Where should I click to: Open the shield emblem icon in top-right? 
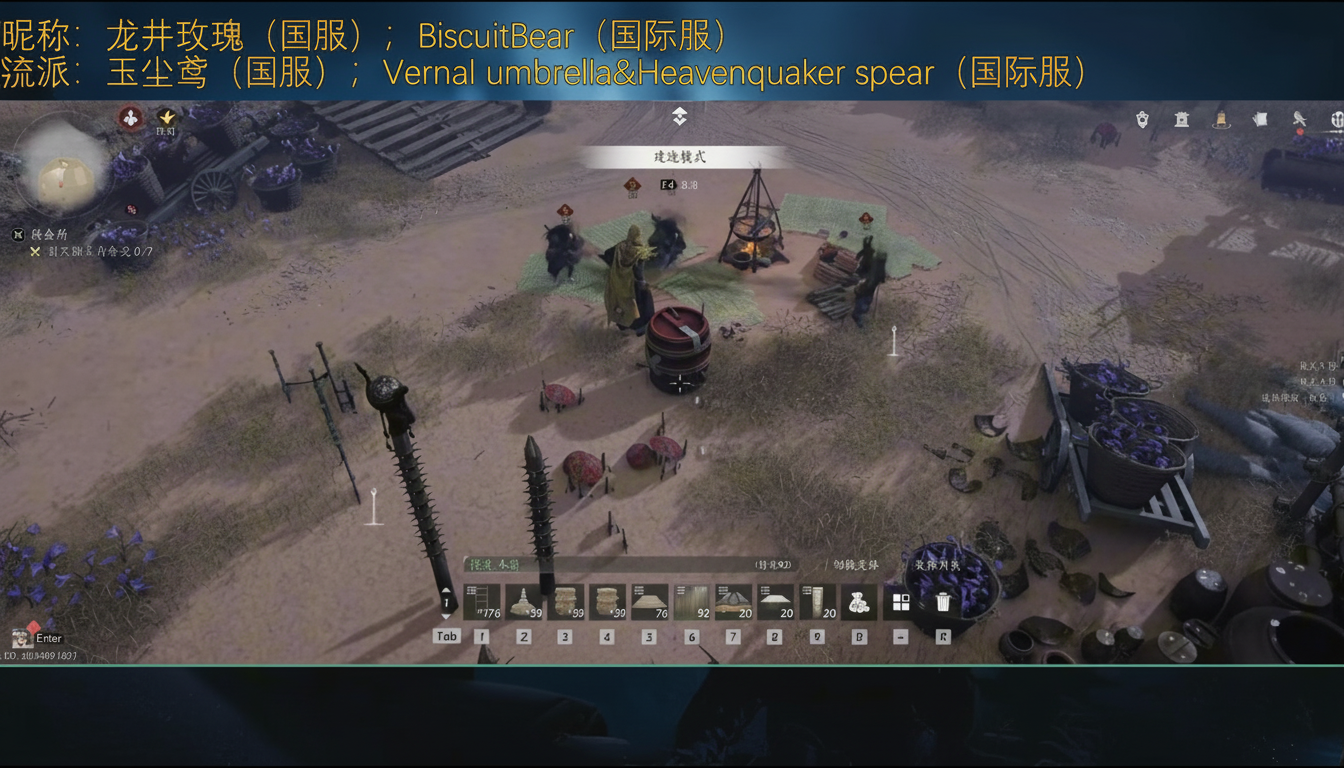point(1140,118)
